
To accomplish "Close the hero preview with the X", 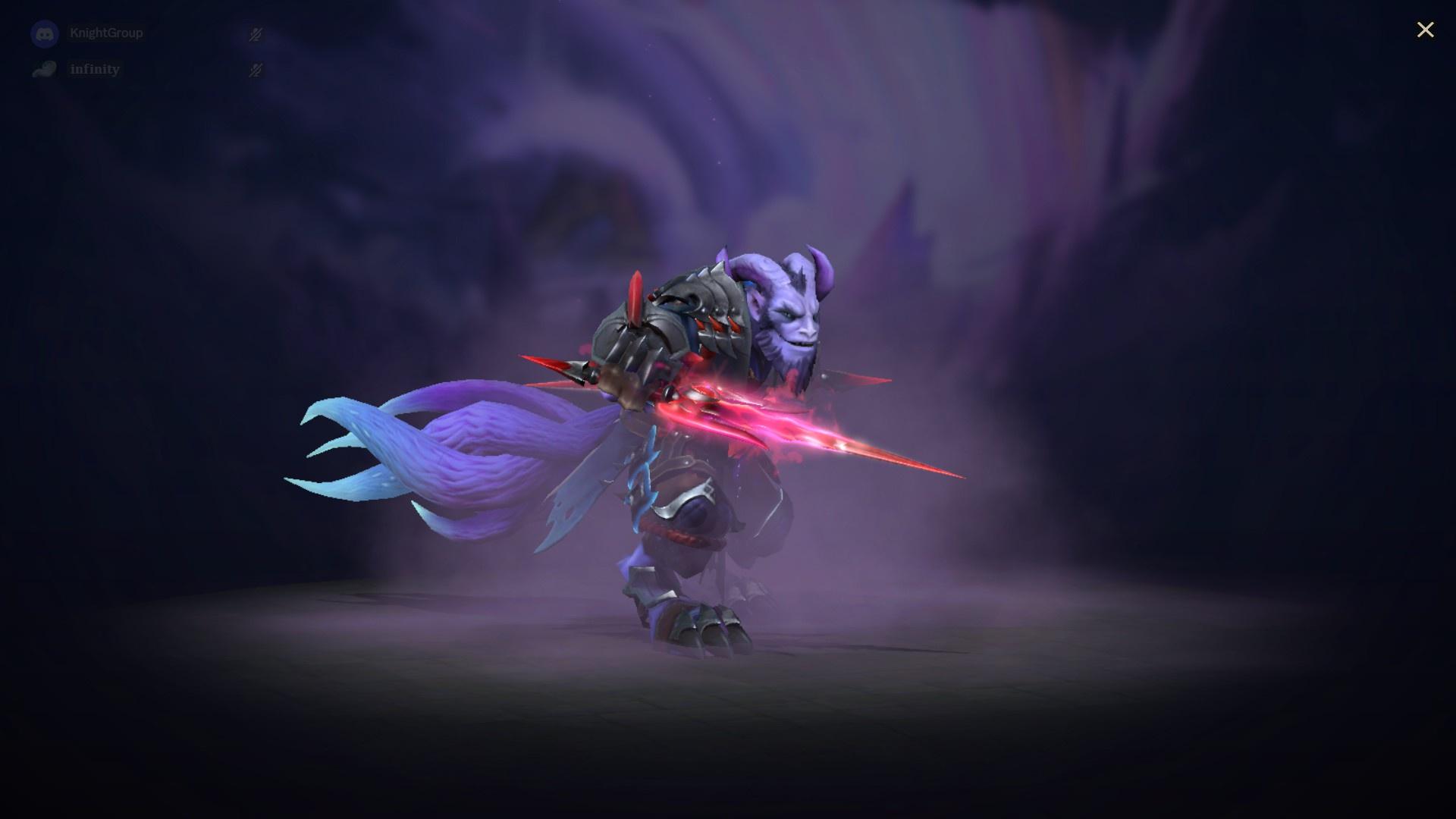I will click(1426, 30).
